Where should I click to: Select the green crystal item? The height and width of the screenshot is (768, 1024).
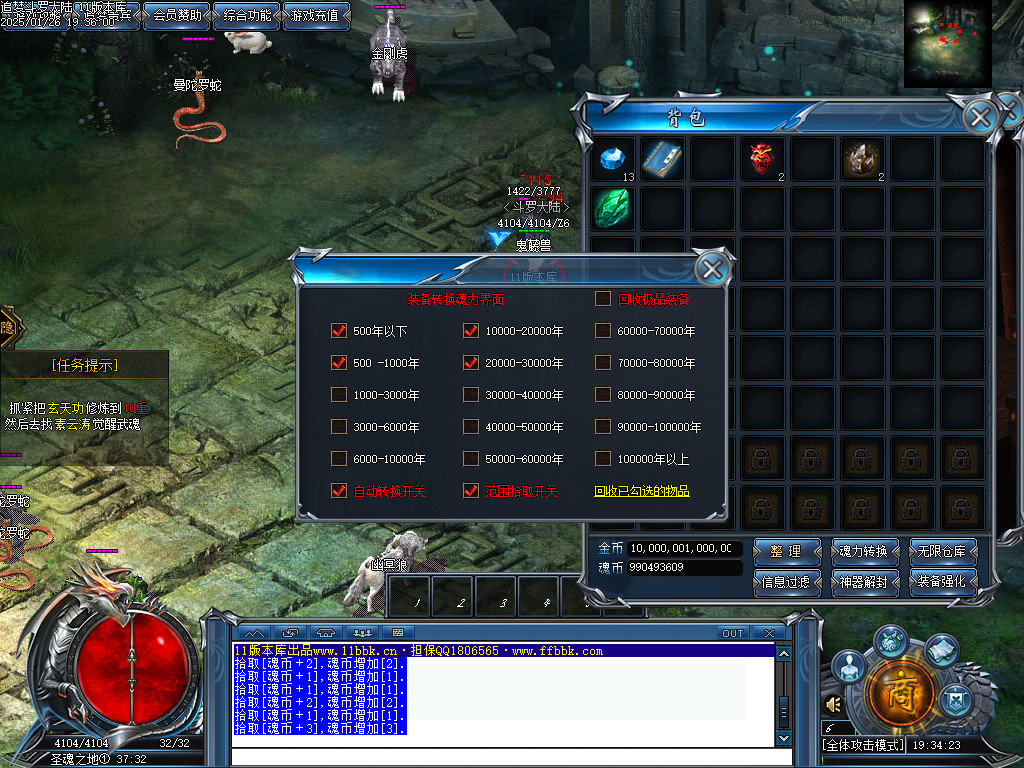[611, 207]
